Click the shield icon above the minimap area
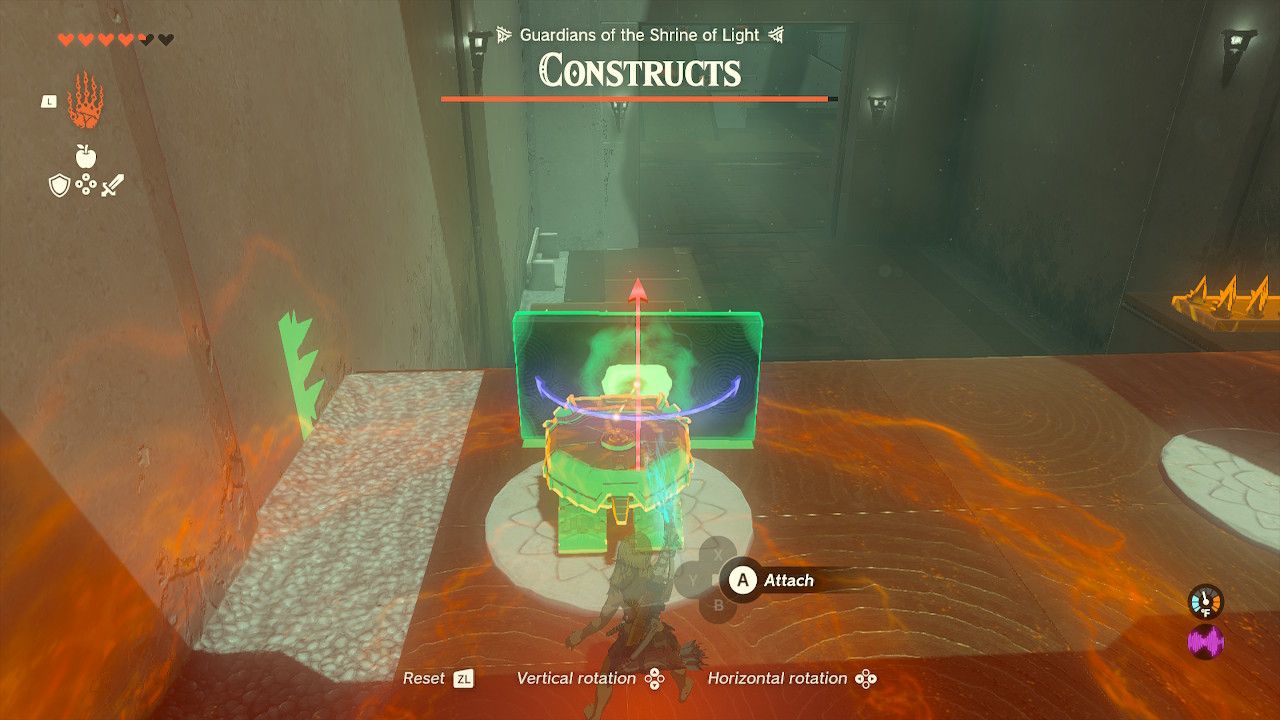This screenshot has height=720, width=1280. [60, 183]
